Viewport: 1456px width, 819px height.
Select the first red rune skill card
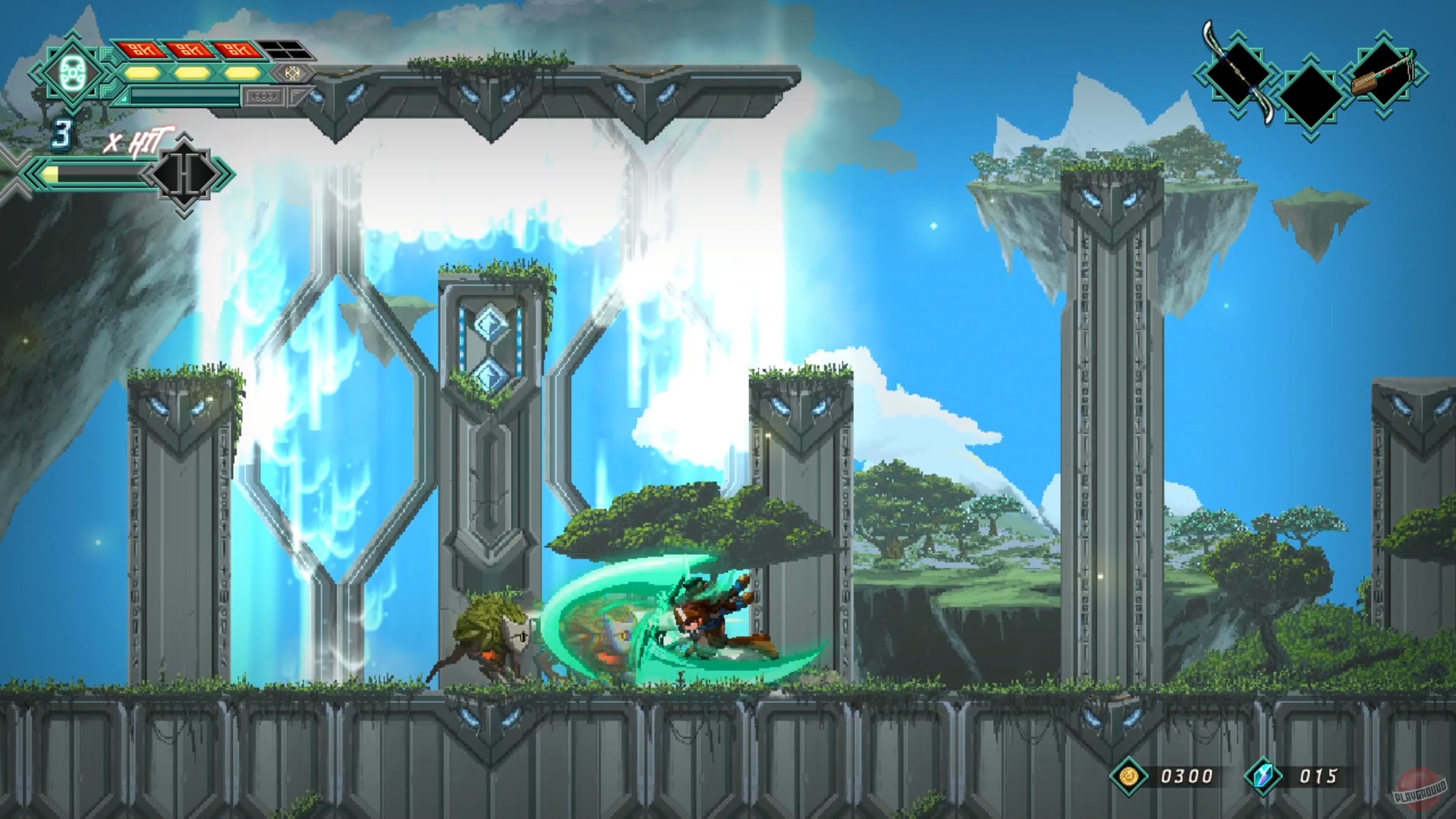coord(143,49)
